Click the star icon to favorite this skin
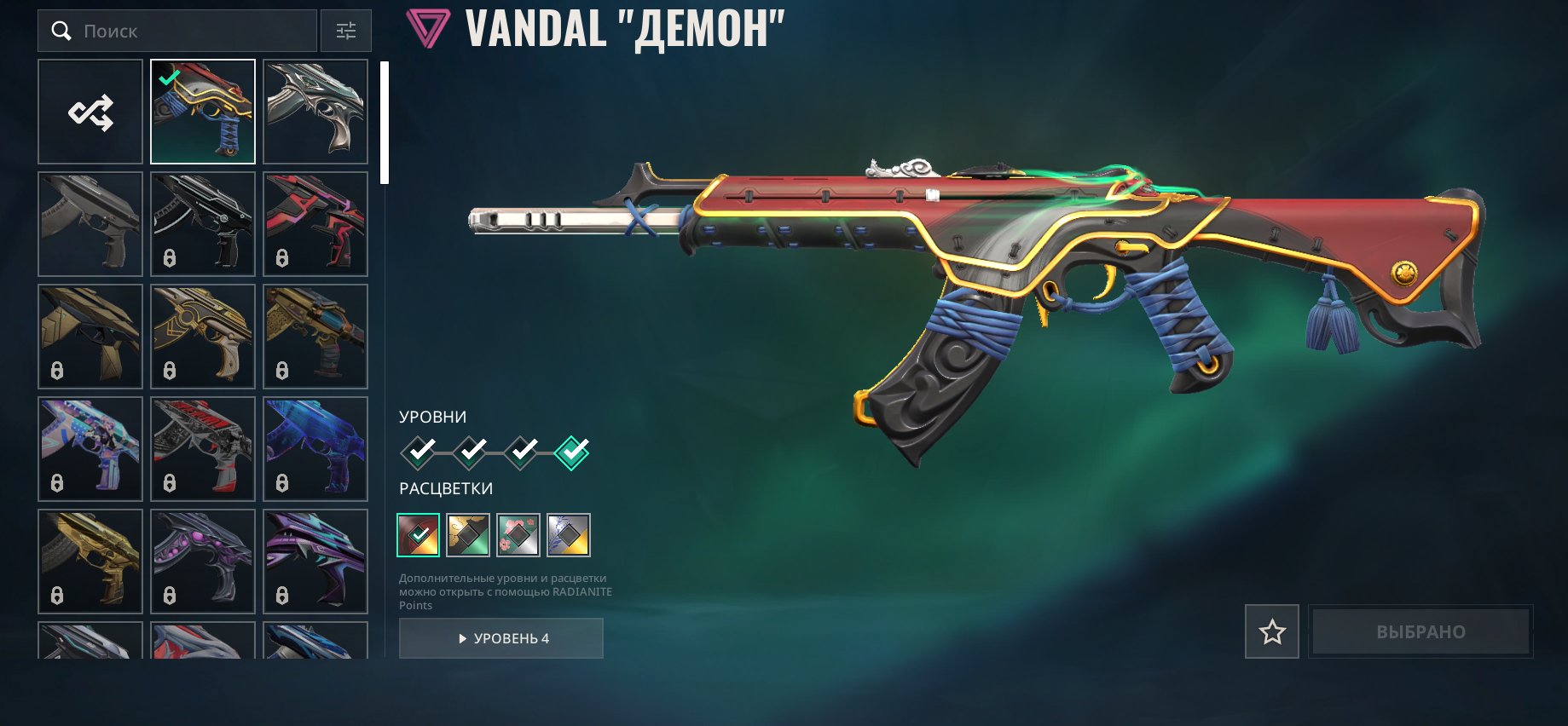Screen dimensions: 1568x726 (1271, 631)
